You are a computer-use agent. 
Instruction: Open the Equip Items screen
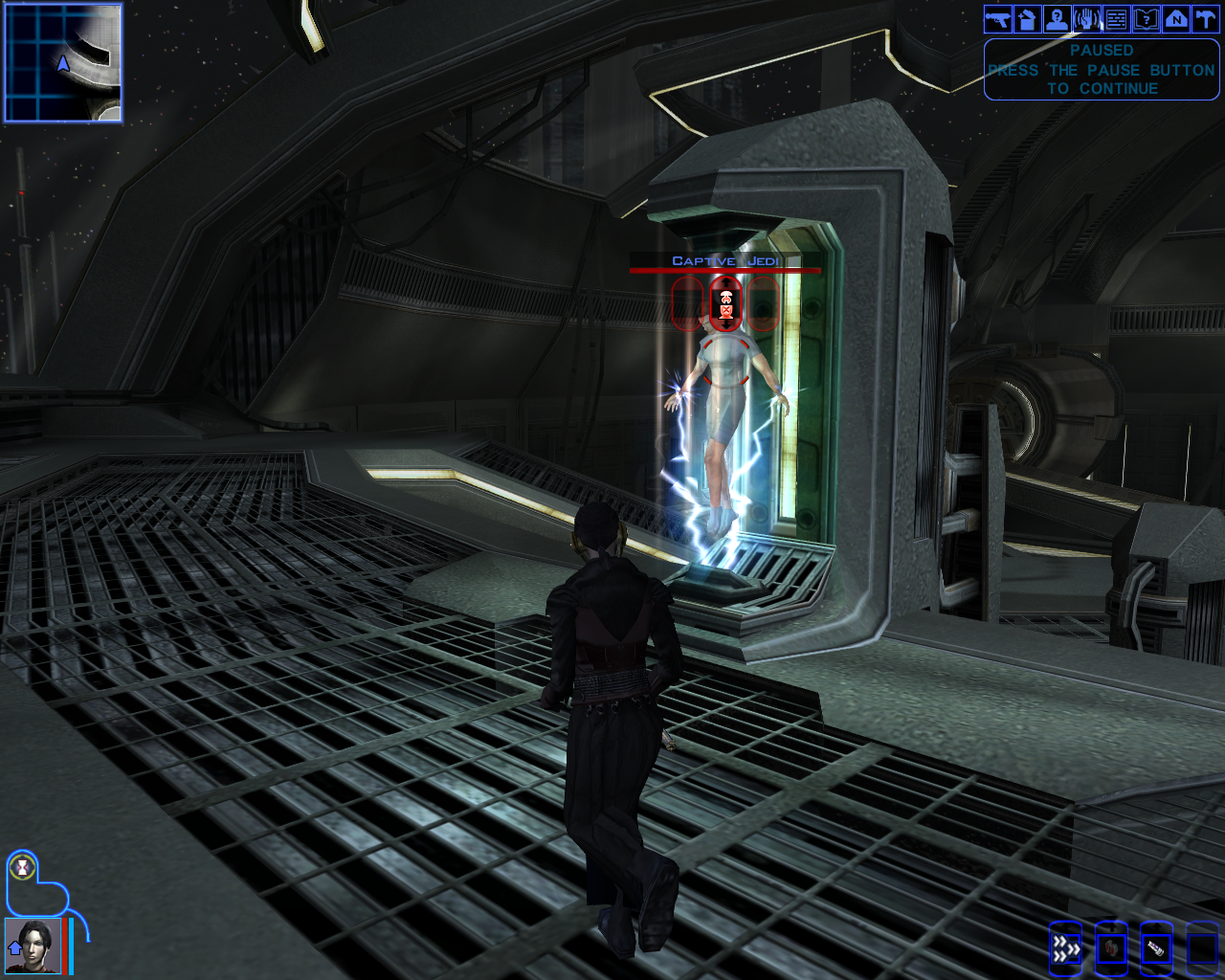[x=995, y=18]
